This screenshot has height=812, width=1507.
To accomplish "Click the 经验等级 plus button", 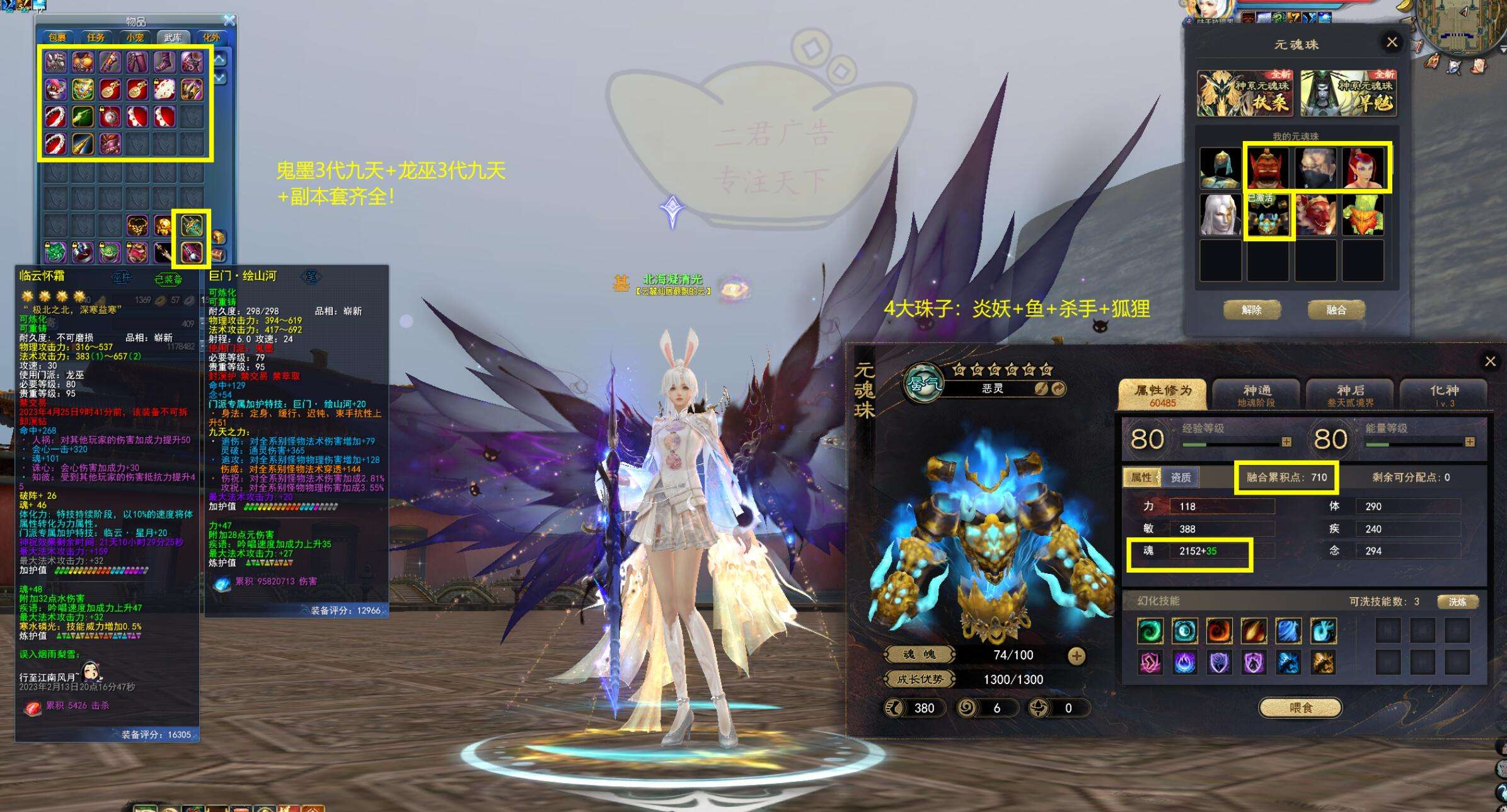I will (x=1286, y=442).
